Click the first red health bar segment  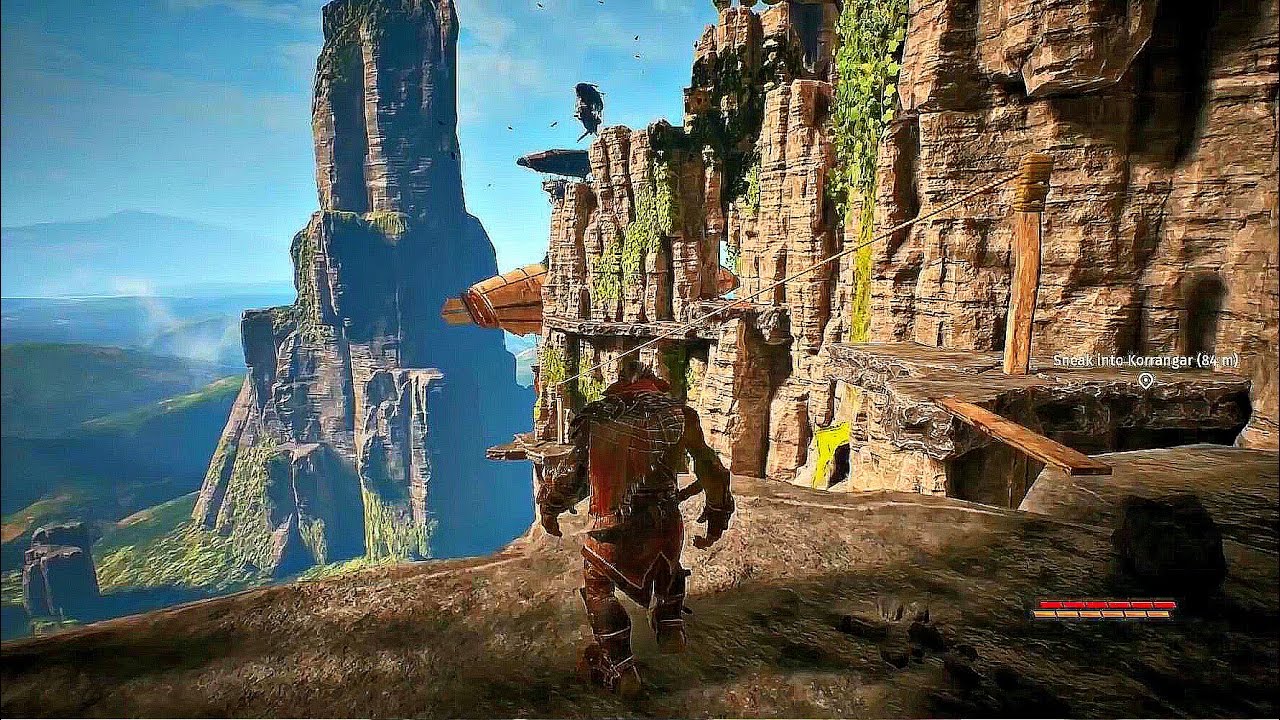click(x=1050, y=604)
